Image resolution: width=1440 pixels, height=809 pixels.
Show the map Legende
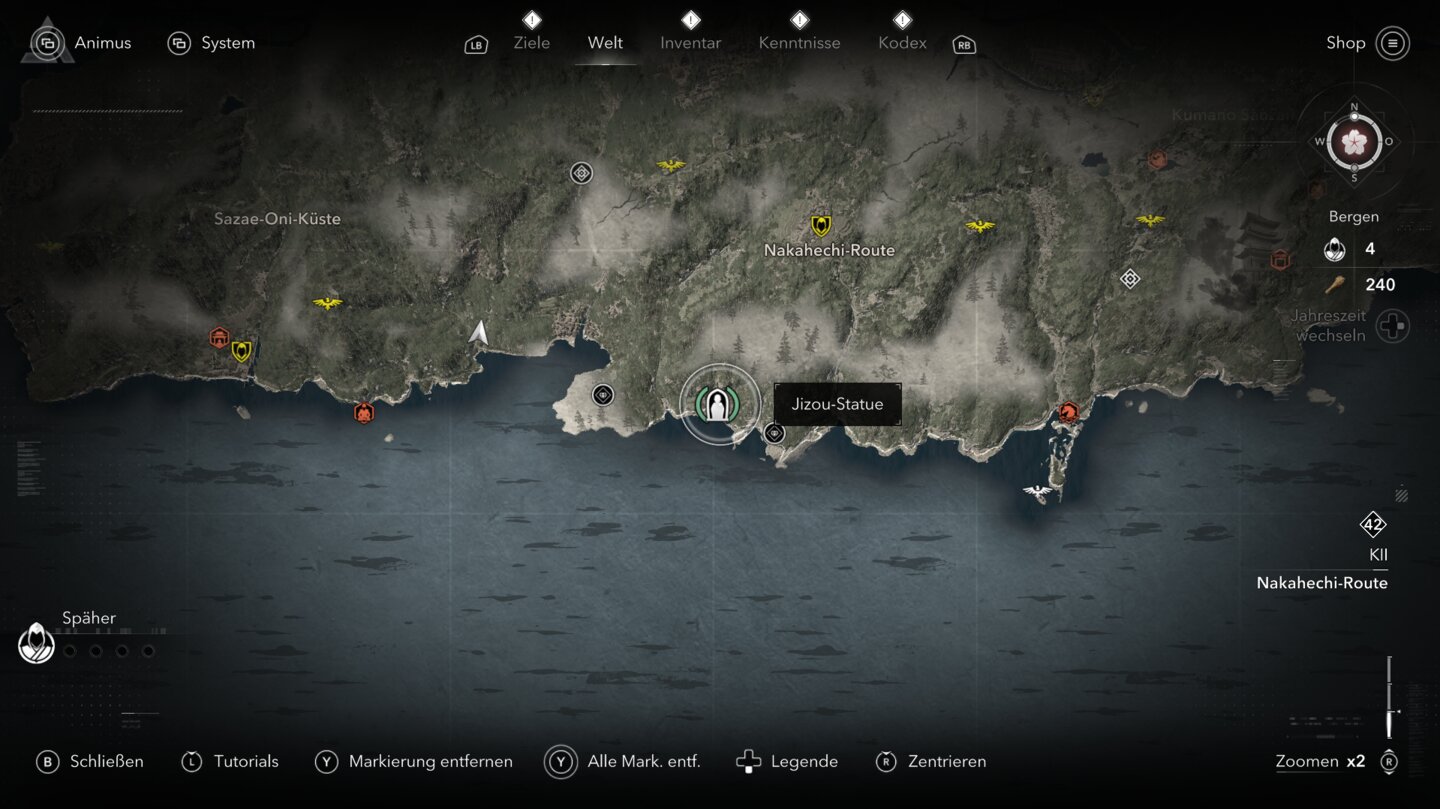(x=787, y=761)
